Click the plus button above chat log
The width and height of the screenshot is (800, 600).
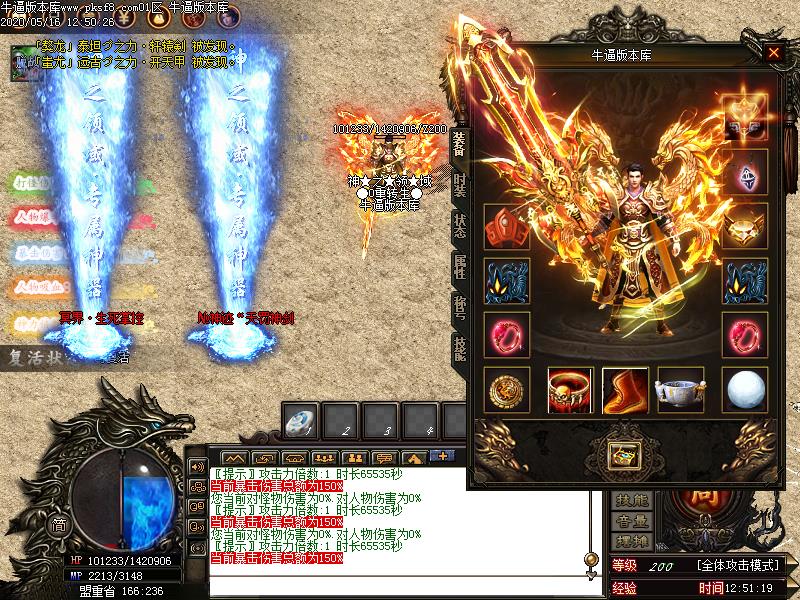pos(440,455)
